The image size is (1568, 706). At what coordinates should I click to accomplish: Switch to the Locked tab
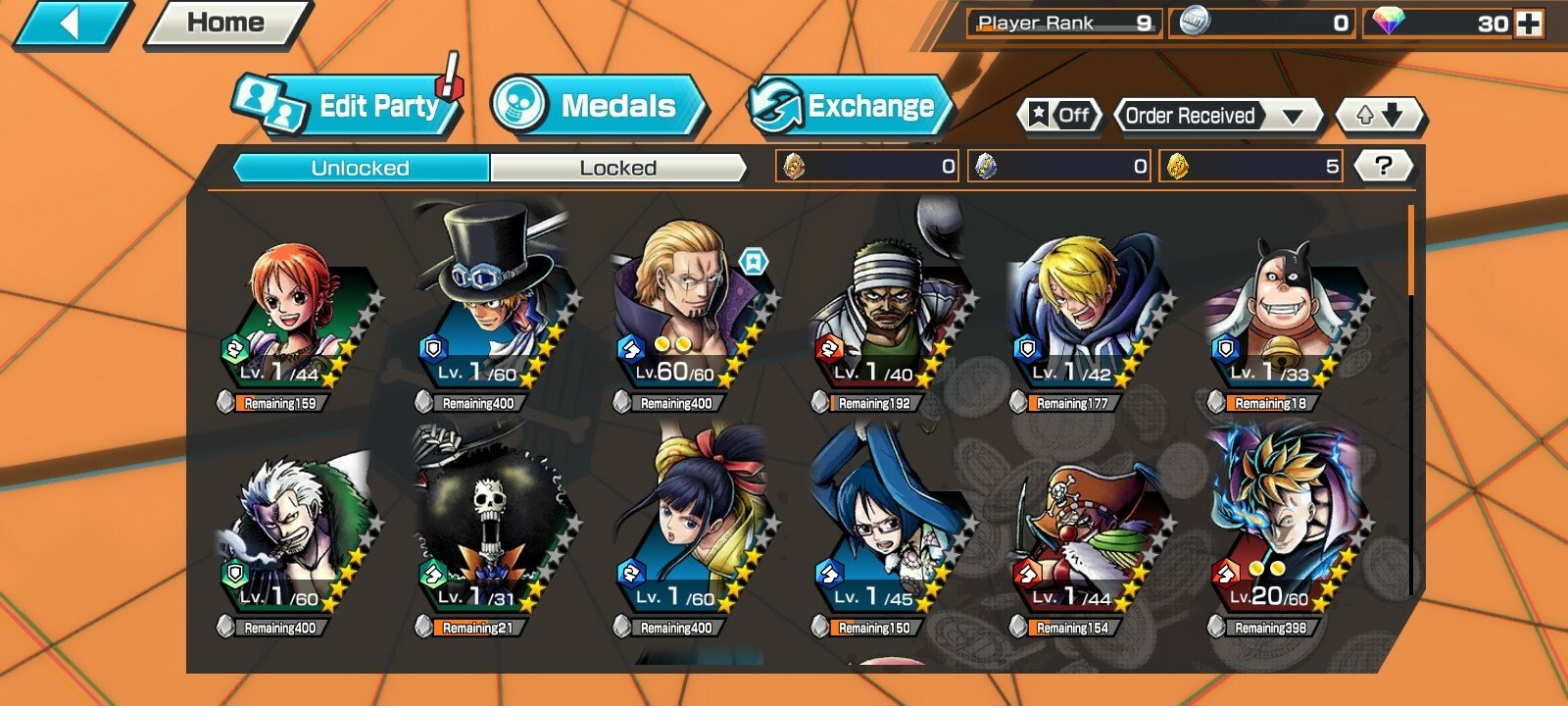coord(617,168)
